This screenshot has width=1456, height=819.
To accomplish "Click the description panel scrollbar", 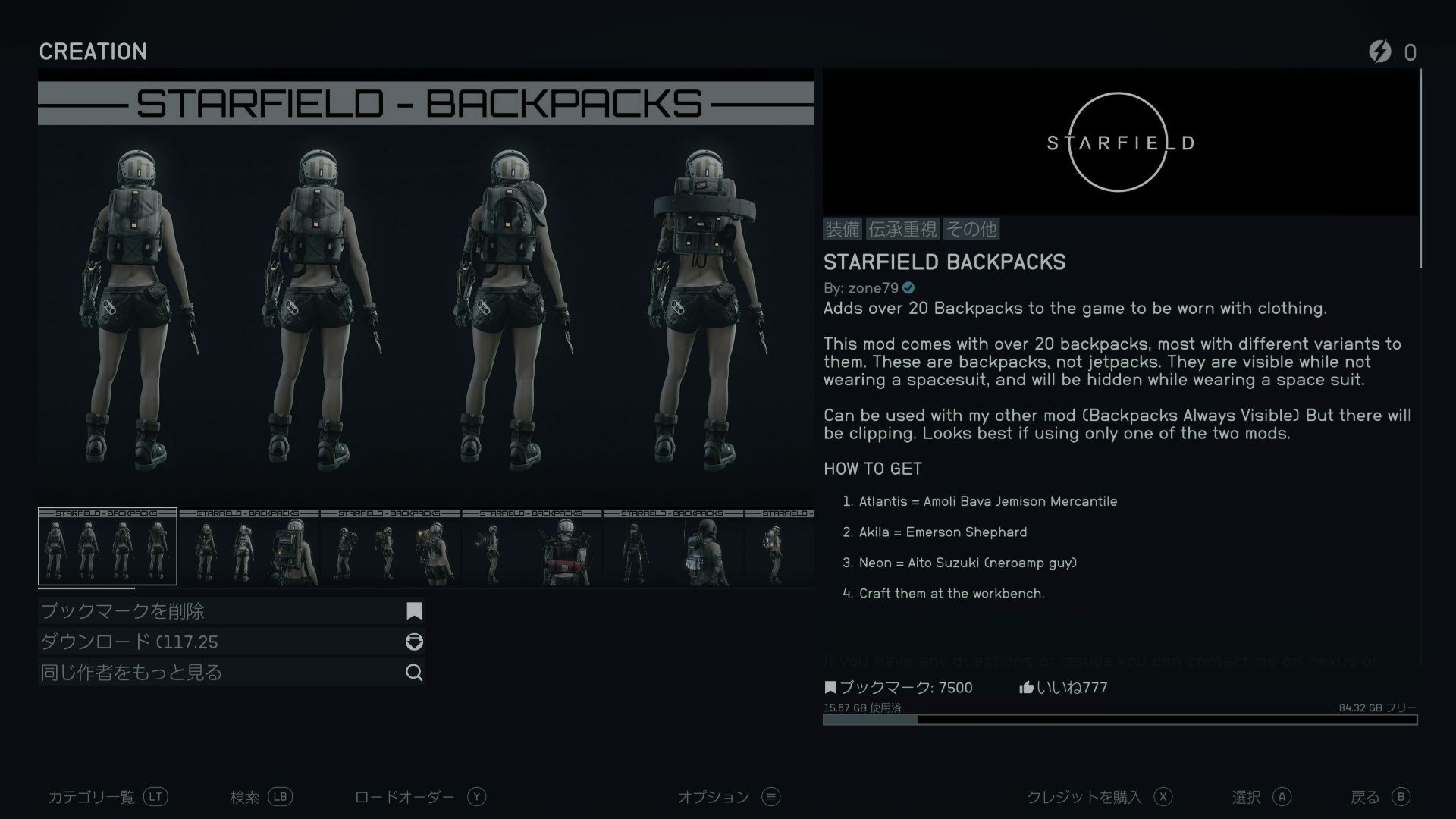I will 1420,168.
